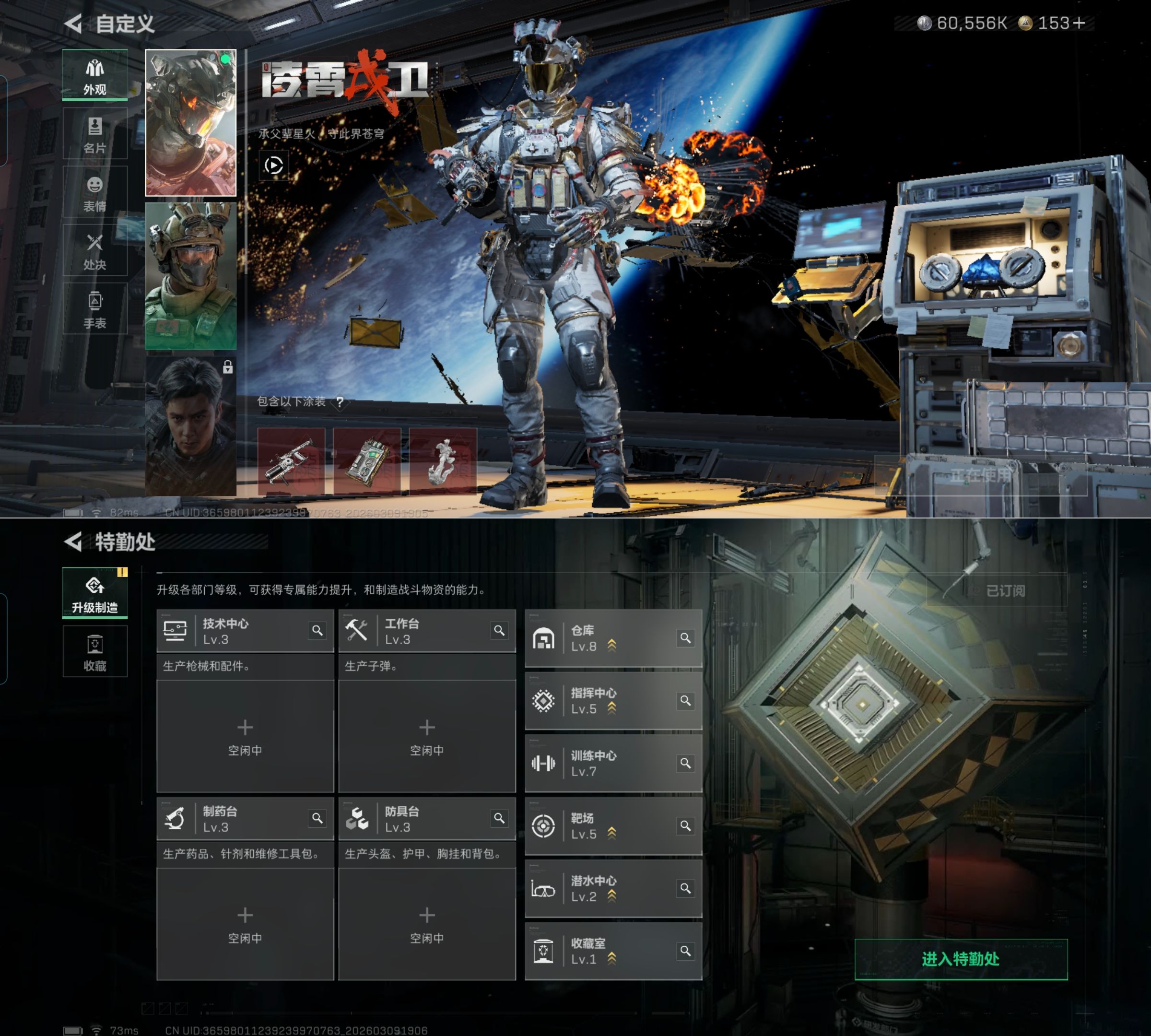Viewport: 1151px width, 1036px height.
Task: Select the 指挥中心 Lv.5 row
Action: tap(613, 701)
